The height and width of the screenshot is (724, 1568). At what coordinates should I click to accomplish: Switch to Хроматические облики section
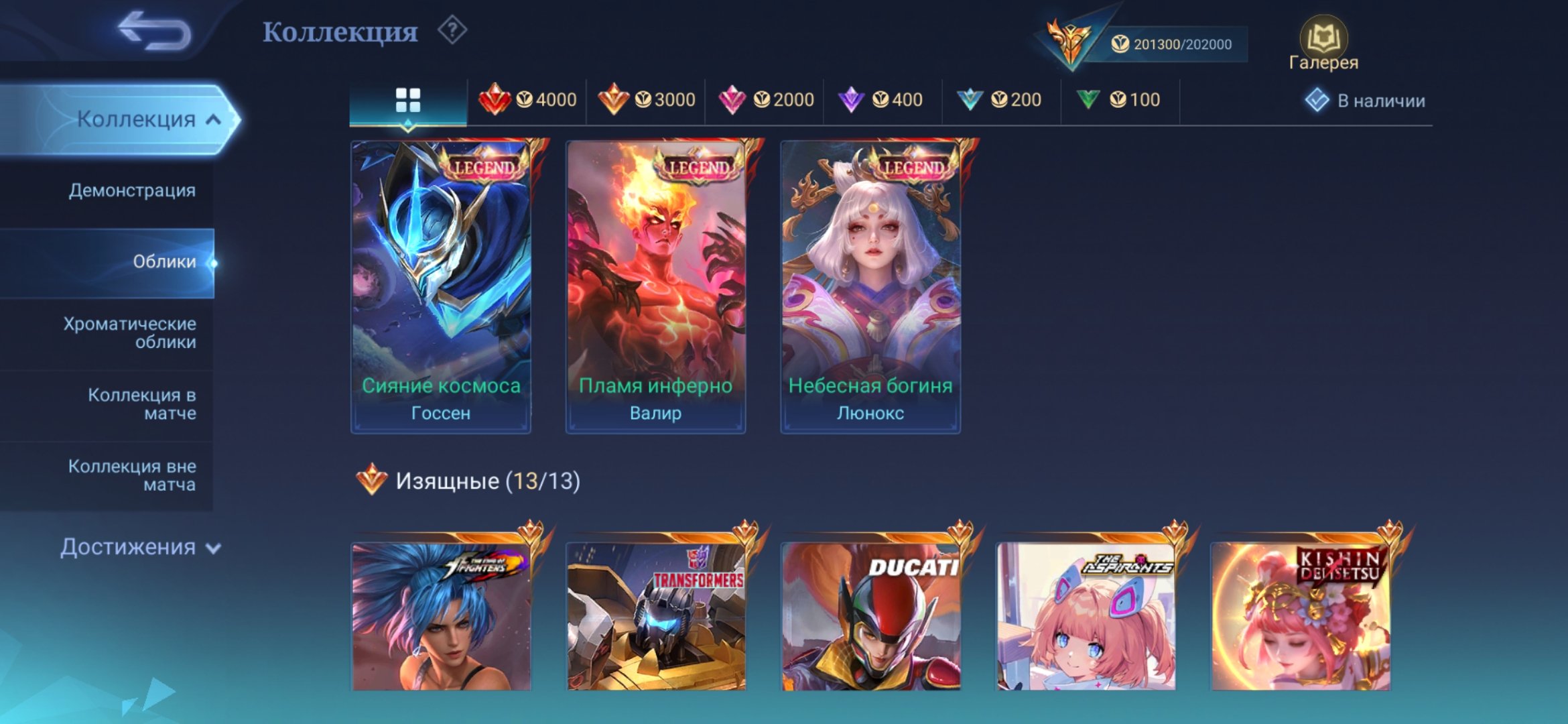130,333
